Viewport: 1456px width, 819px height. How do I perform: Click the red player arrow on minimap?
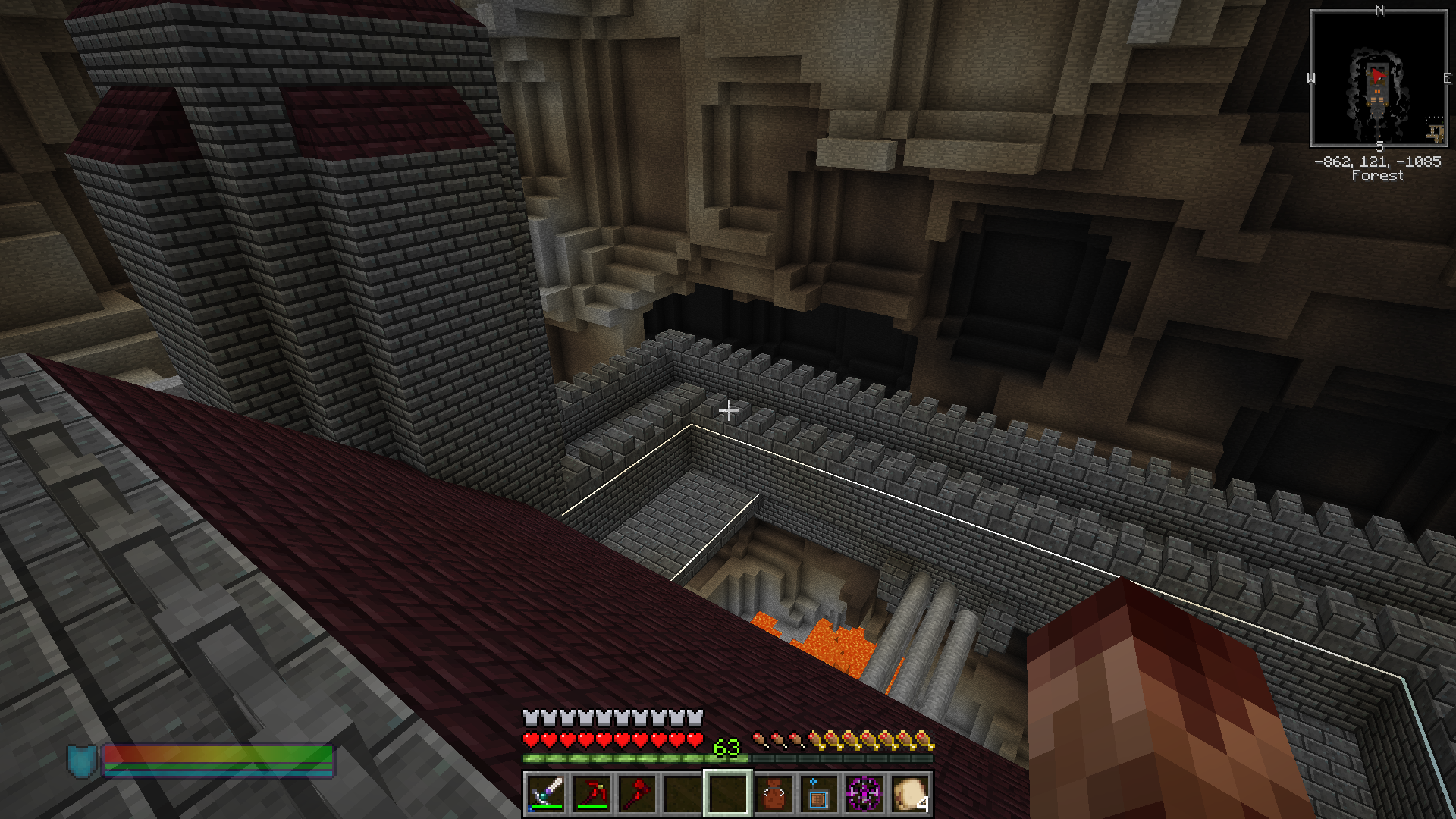(x=1378, y=75)
